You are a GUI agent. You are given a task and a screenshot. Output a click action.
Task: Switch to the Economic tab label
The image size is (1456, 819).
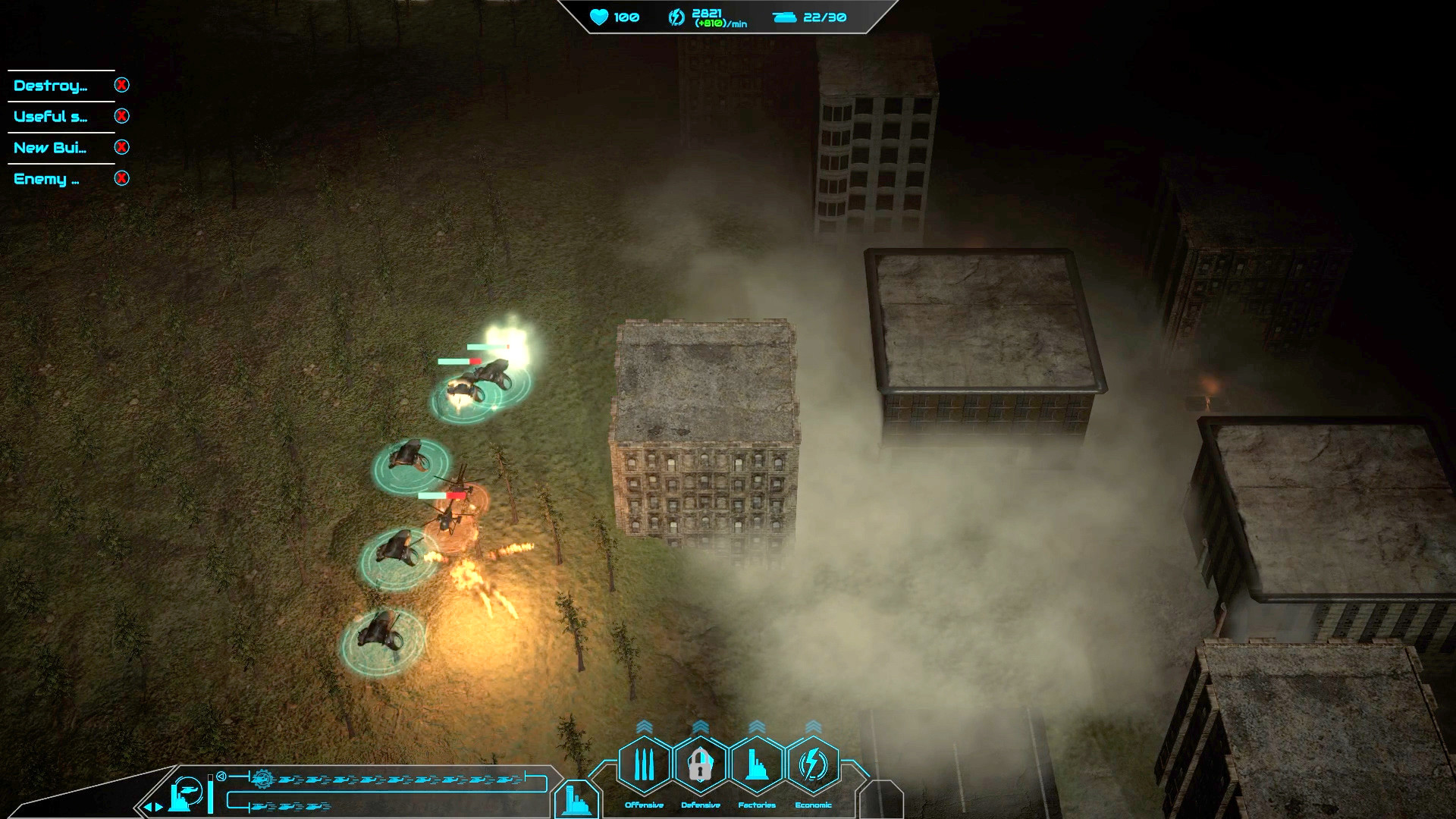813,805
